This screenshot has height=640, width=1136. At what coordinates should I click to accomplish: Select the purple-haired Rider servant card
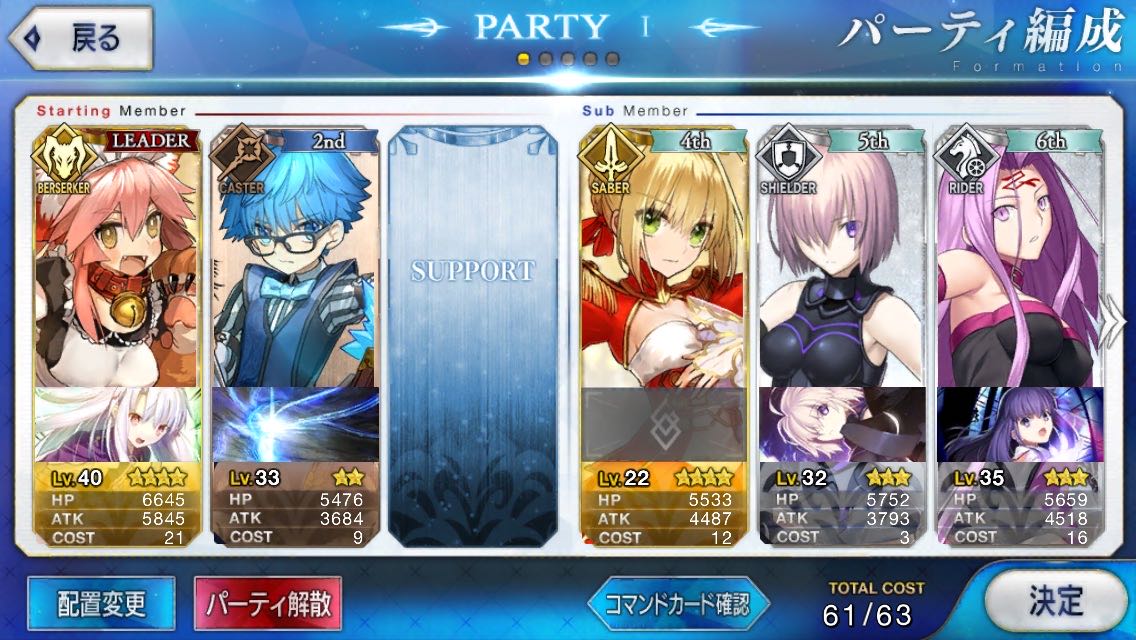point(1018,260)
